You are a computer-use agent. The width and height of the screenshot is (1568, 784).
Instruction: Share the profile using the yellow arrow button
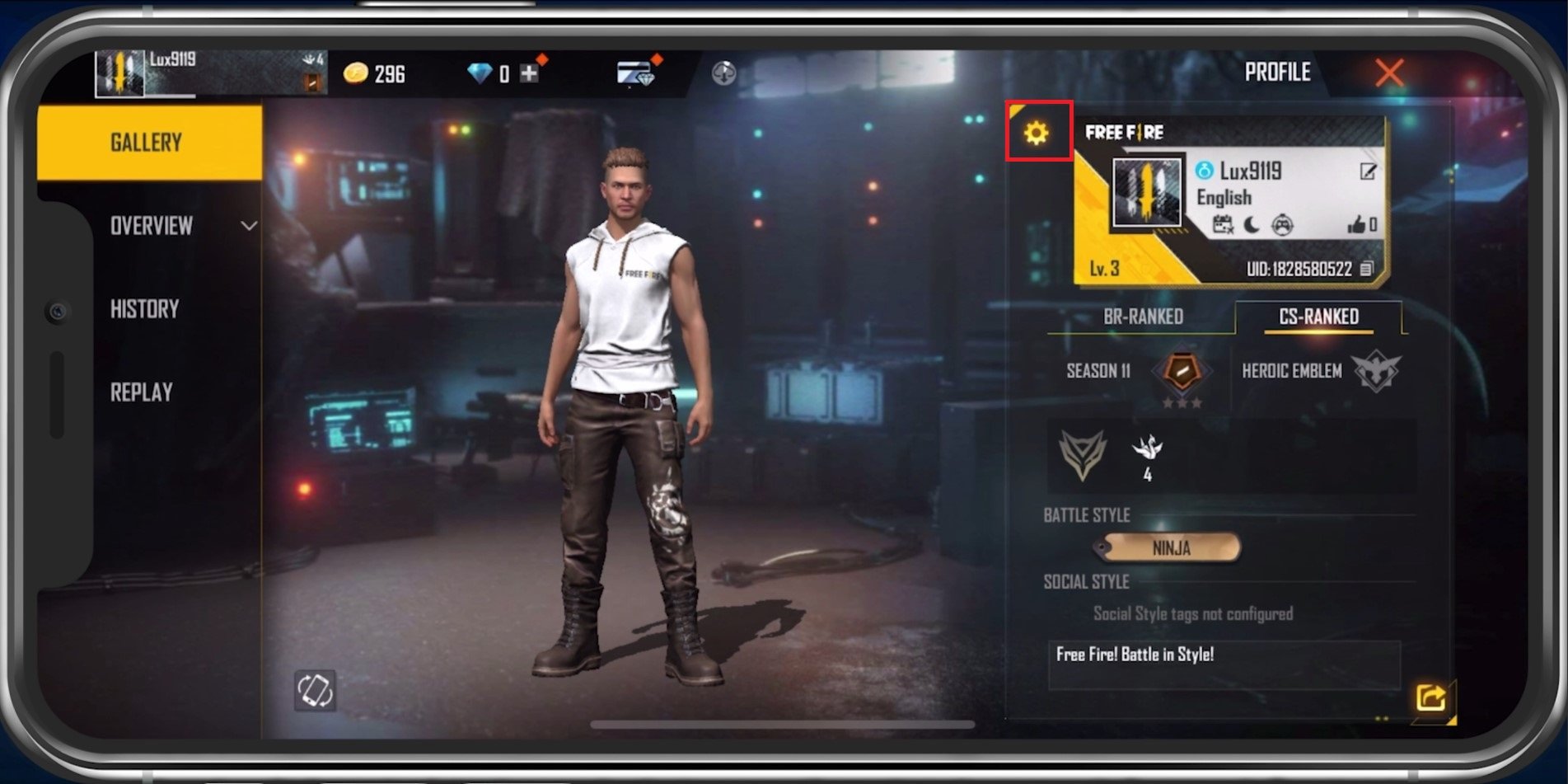1430,697
